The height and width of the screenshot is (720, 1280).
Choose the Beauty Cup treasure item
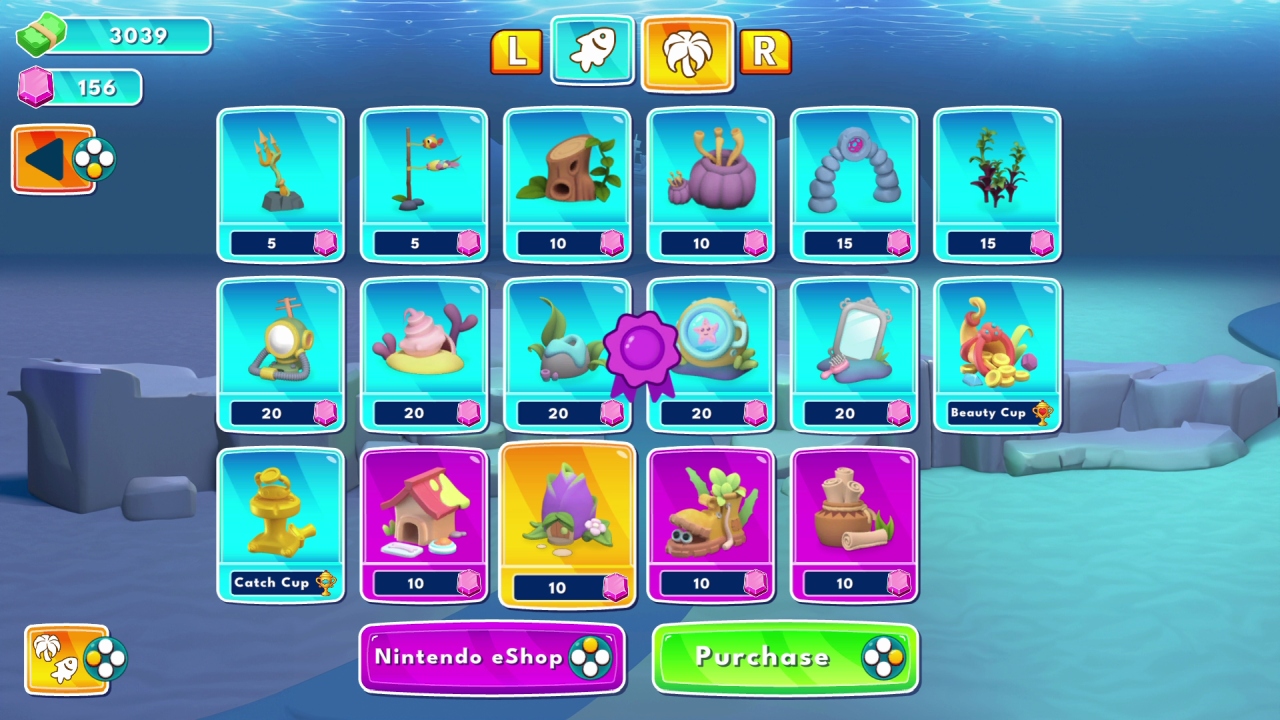coord(997,355)
